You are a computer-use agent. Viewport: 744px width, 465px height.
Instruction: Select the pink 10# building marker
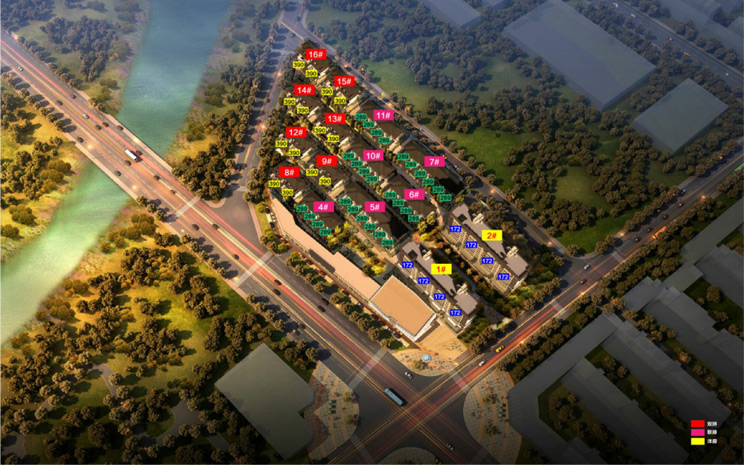[373, 155]
